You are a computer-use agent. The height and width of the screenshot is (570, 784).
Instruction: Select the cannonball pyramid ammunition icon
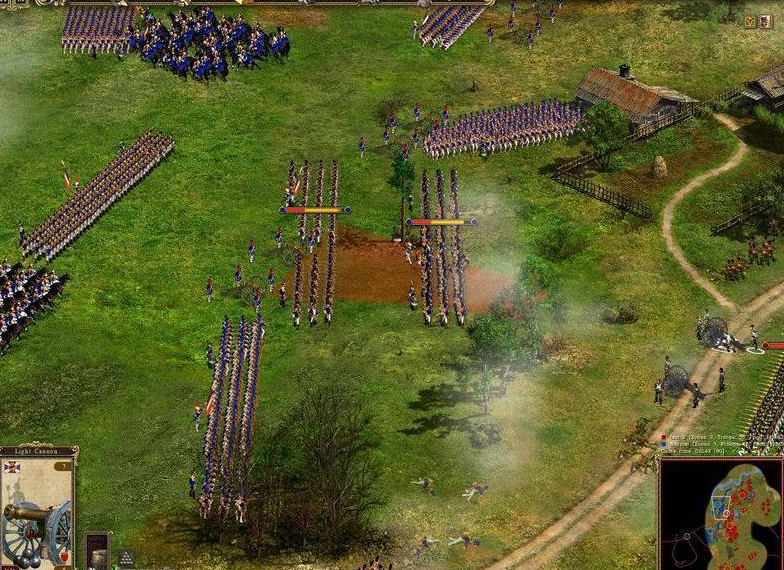point(125,559)
